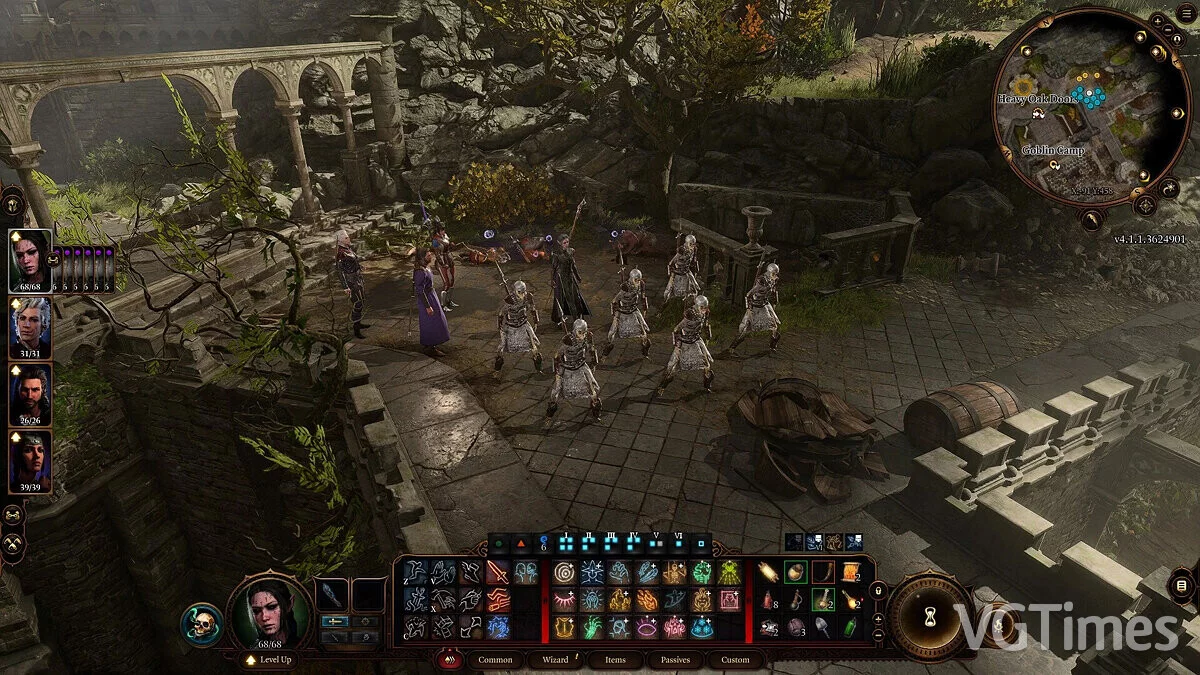Switch to the Custom hotbar tab
Image resolution: width=1200 pixels, height=675 pixels.
[735, 660]
